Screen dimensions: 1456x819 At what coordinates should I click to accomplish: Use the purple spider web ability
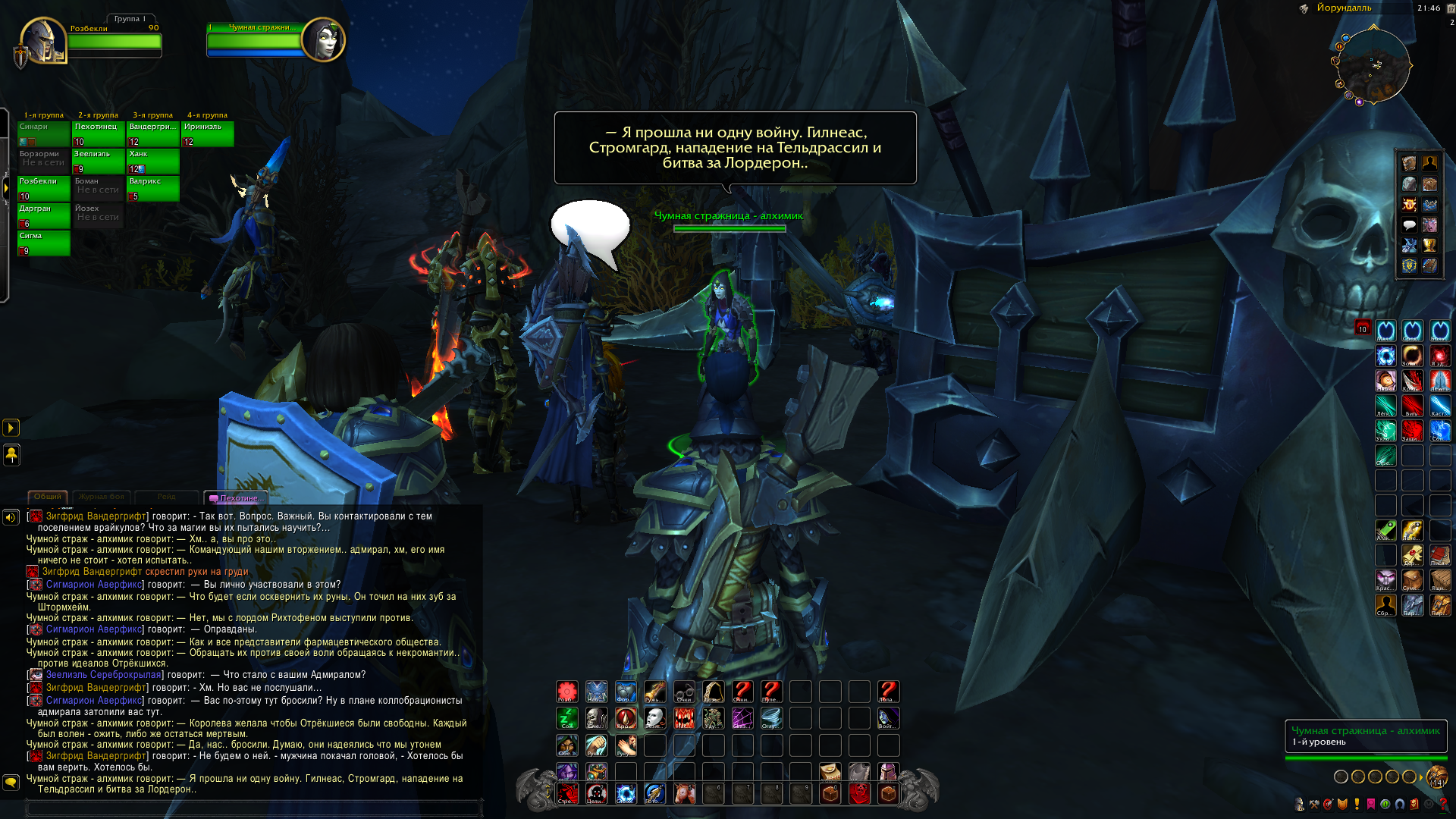[x=742, y=718]
